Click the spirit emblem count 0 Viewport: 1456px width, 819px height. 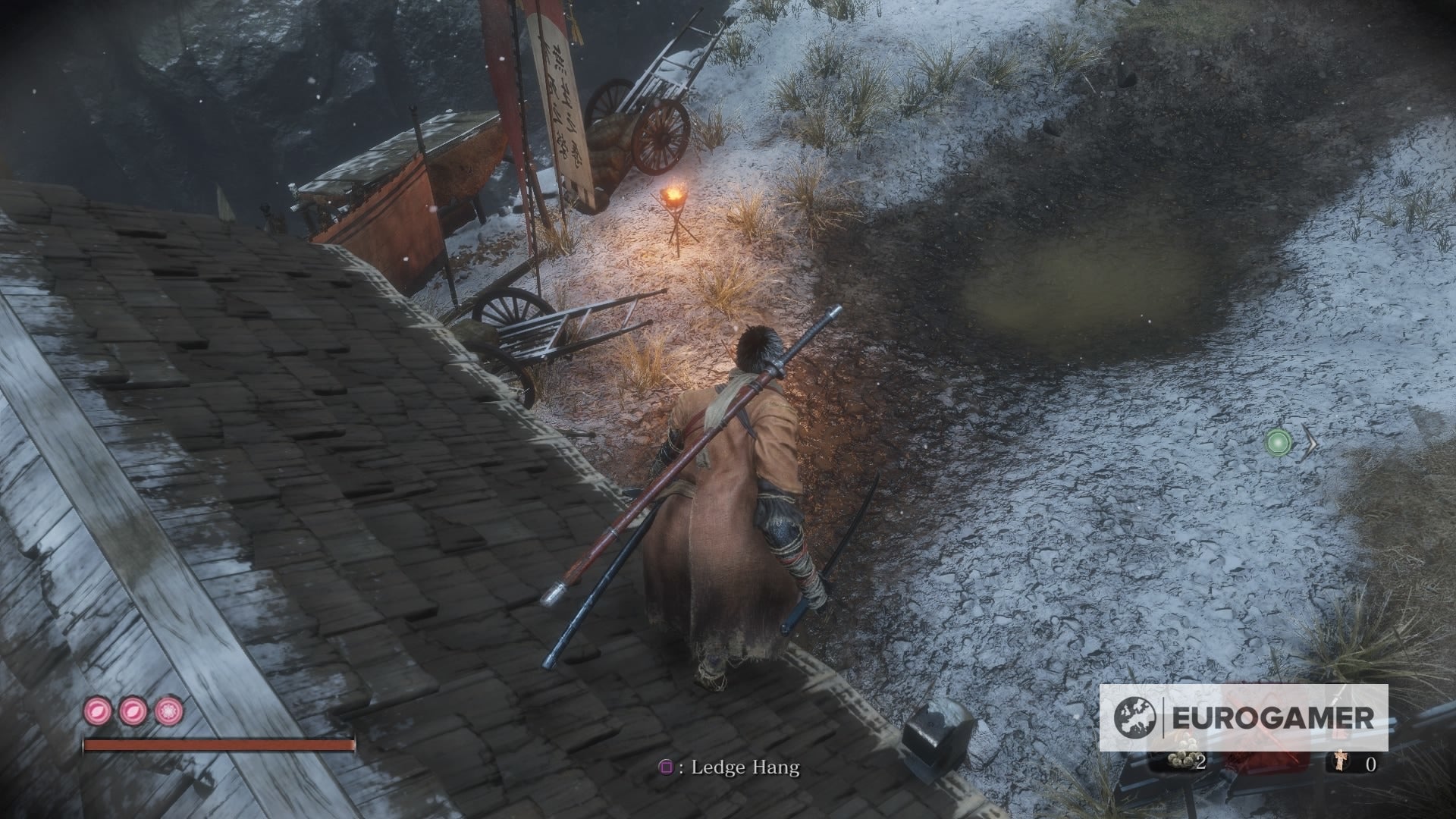(1371, 764)
